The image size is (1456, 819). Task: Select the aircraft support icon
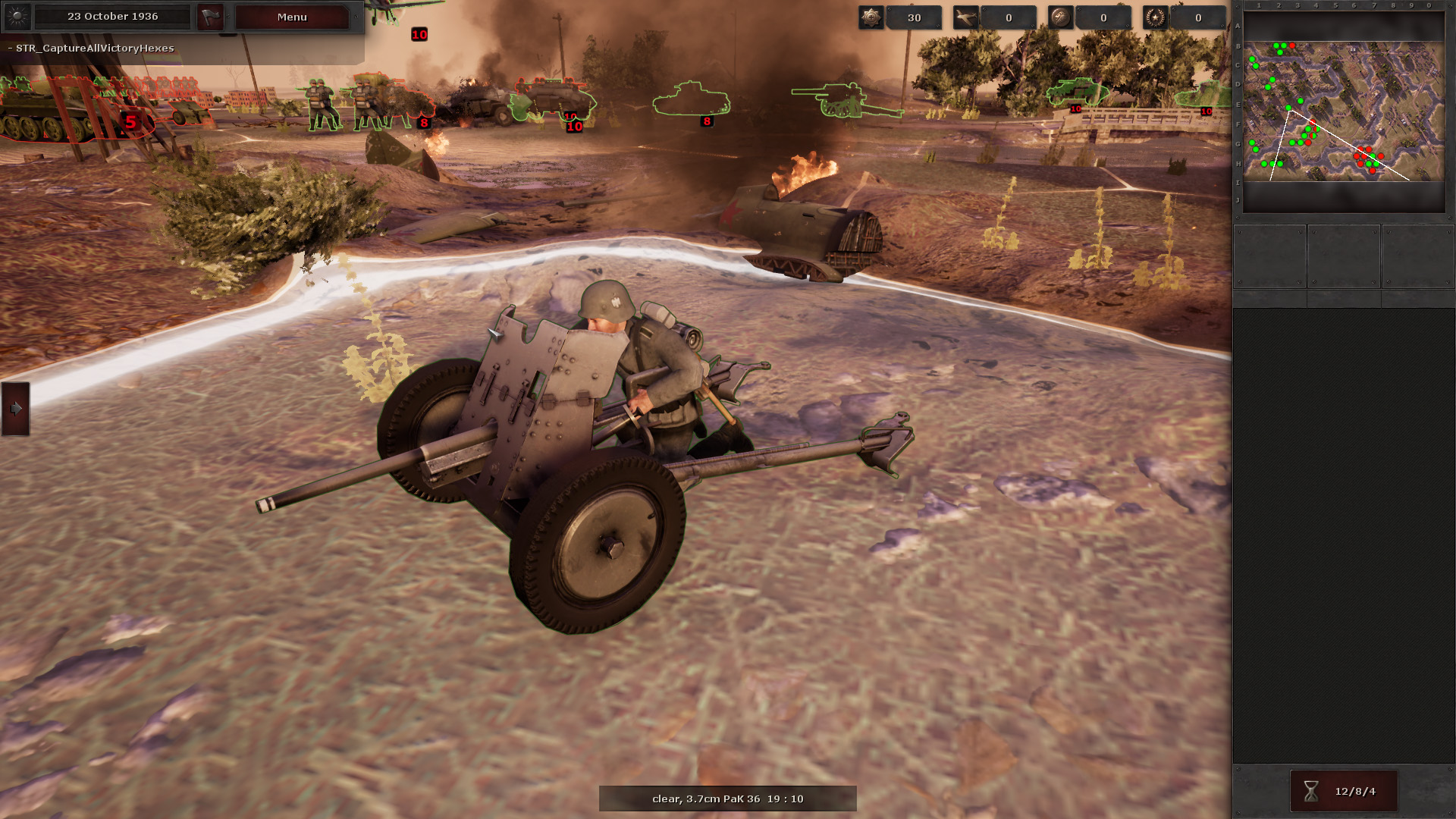coord(966,17)
